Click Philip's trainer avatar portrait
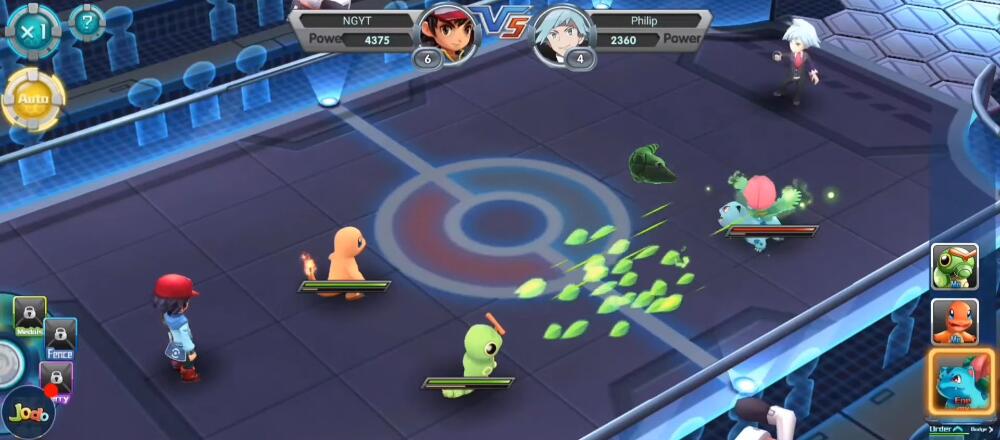 click(563, 34)
